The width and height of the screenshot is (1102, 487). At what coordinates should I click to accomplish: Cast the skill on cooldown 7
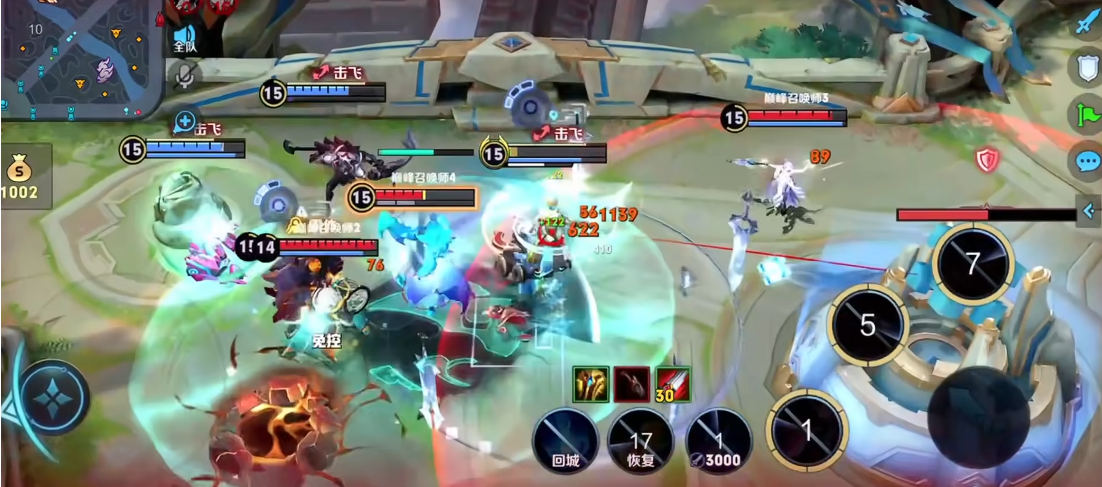972,264
